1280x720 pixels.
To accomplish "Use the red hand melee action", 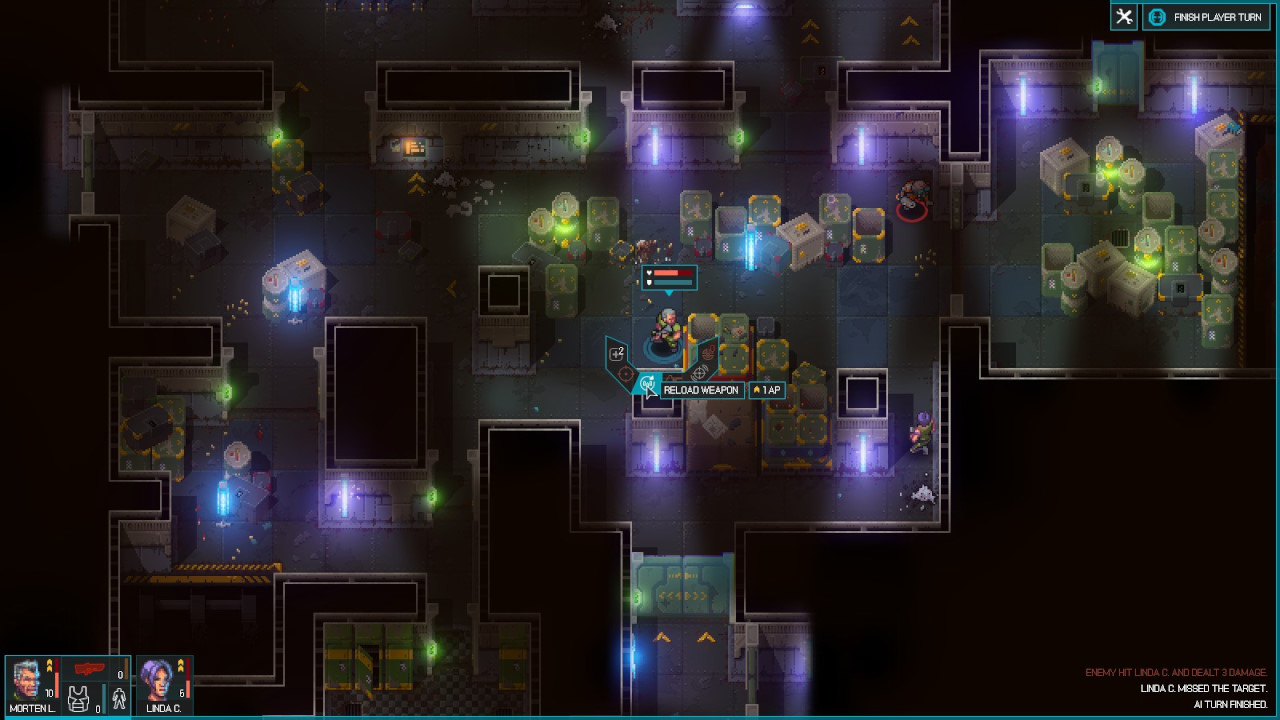I will 708,352.
